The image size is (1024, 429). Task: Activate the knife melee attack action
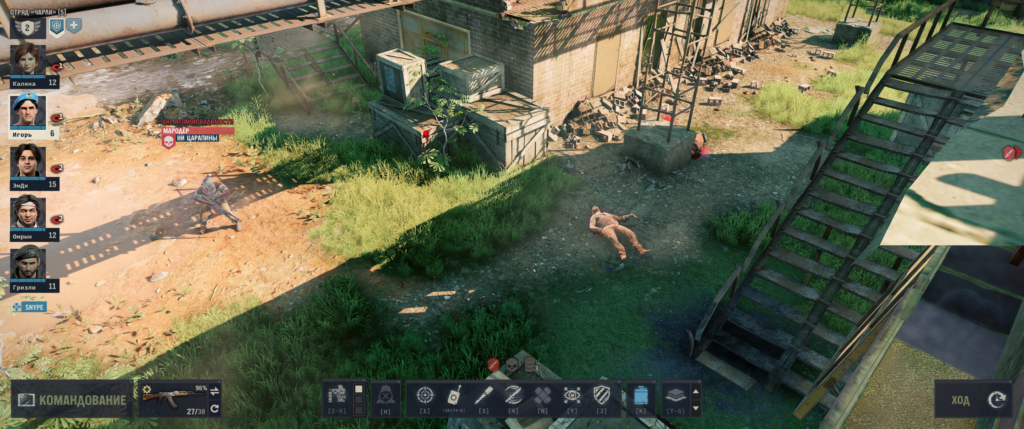[x=484, y=396]
